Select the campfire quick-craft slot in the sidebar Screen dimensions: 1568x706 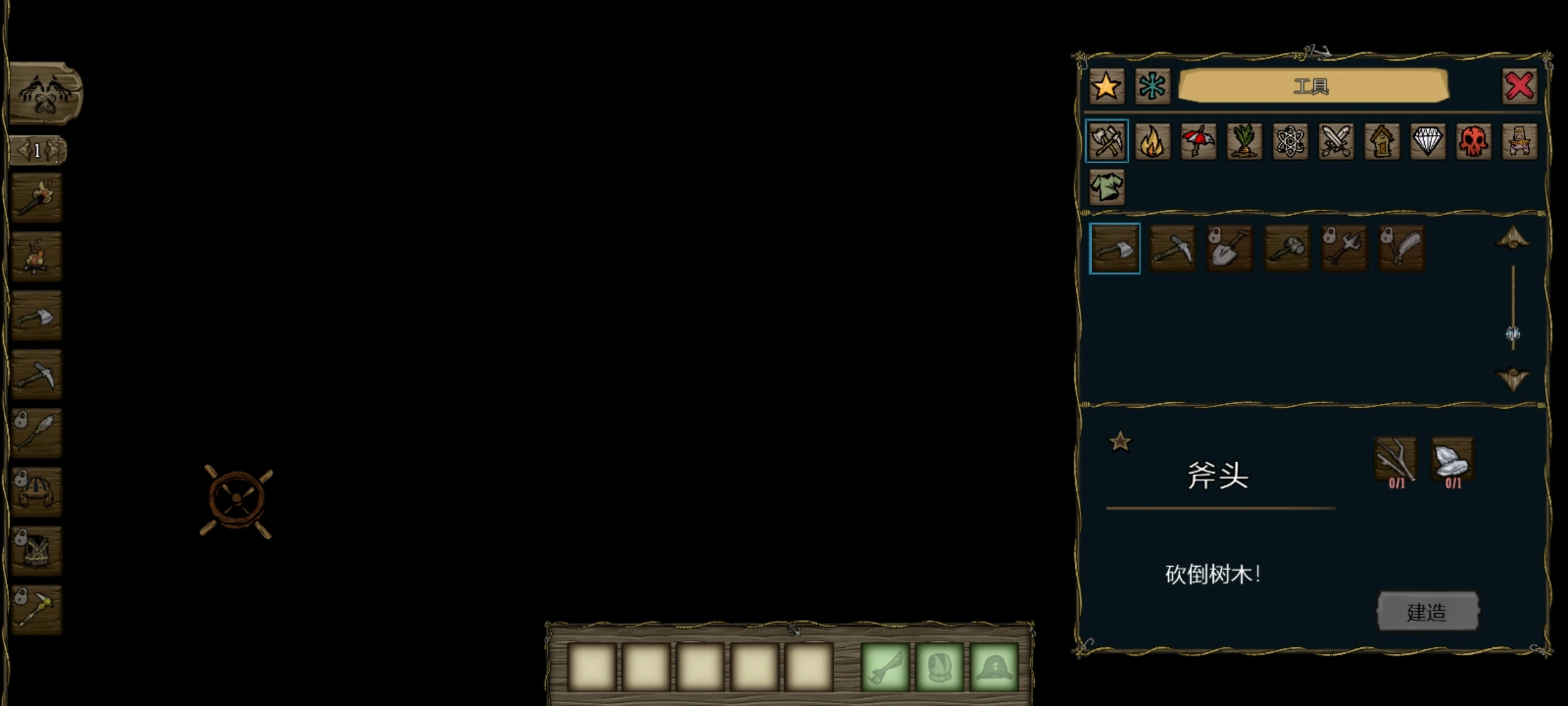37,256
